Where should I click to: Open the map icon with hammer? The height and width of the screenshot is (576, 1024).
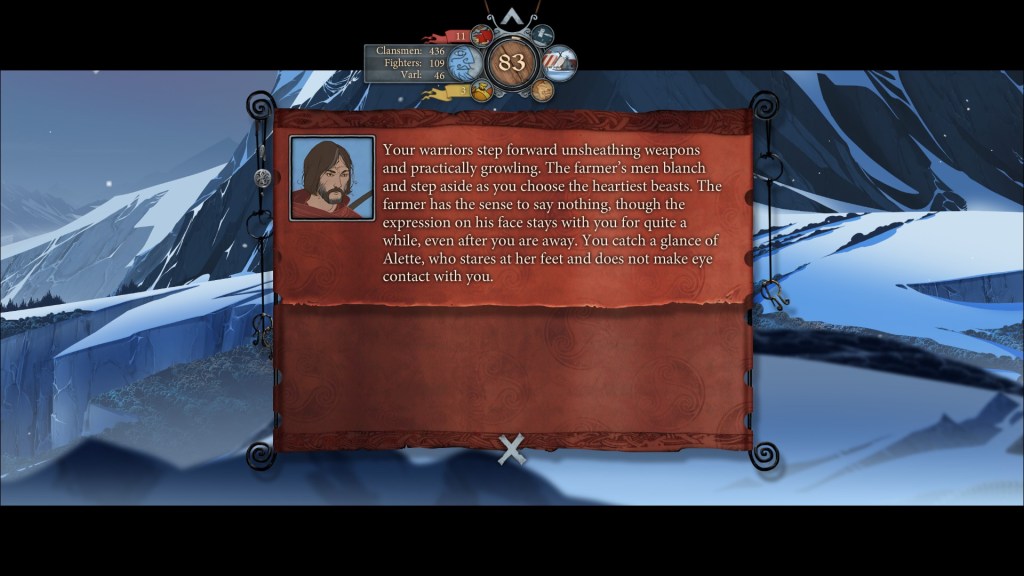click(542, 36)
